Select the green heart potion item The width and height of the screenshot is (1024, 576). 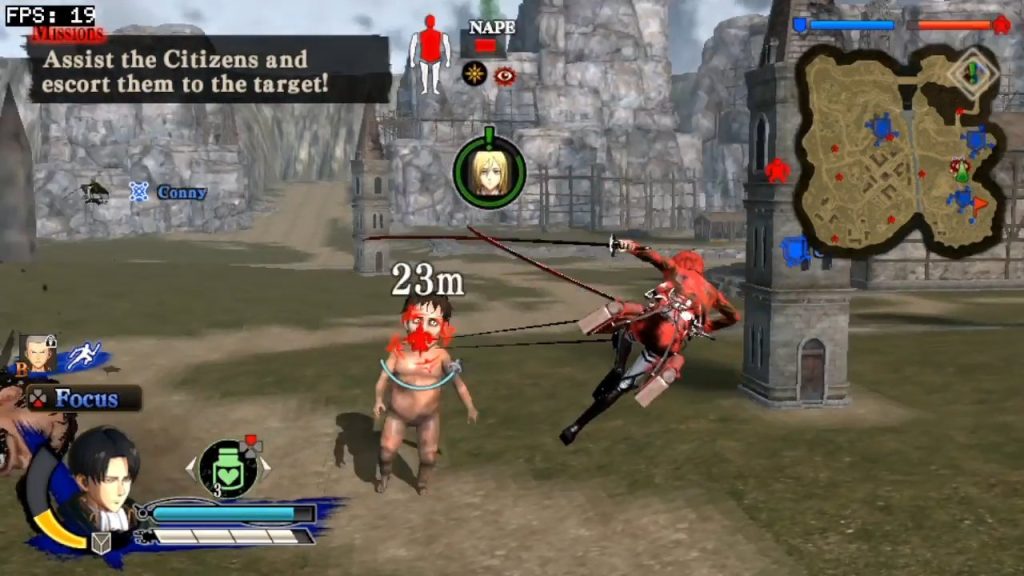pos(228,468)
